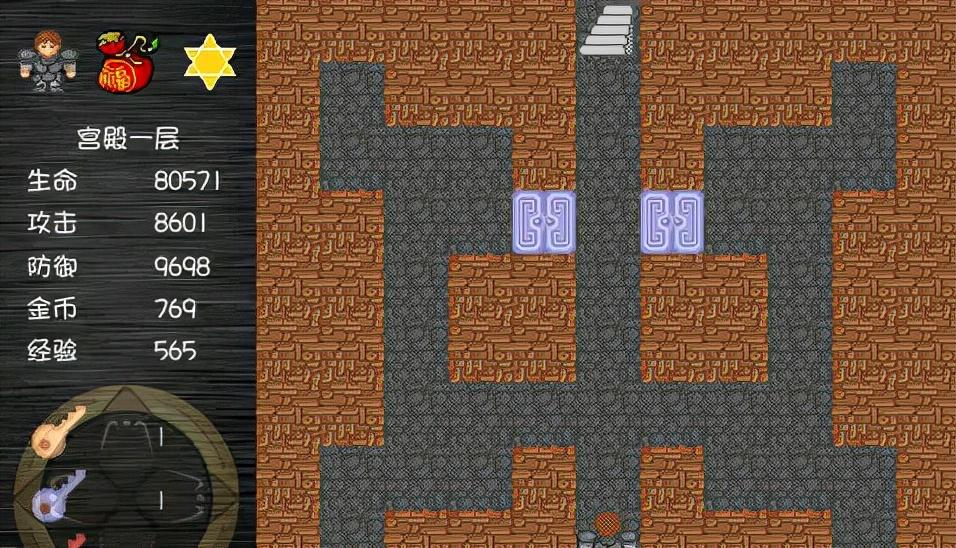Open the red lucky bag inventory

(124, 62)
